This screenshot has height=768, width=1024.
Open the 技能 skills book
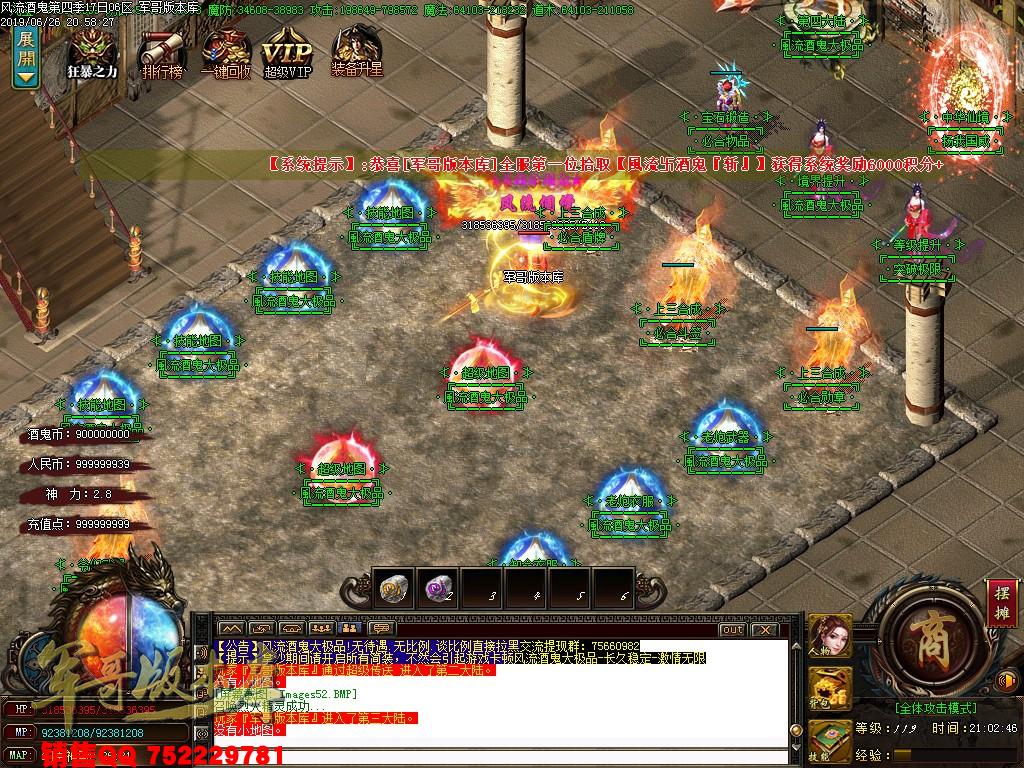coord(830,739)
